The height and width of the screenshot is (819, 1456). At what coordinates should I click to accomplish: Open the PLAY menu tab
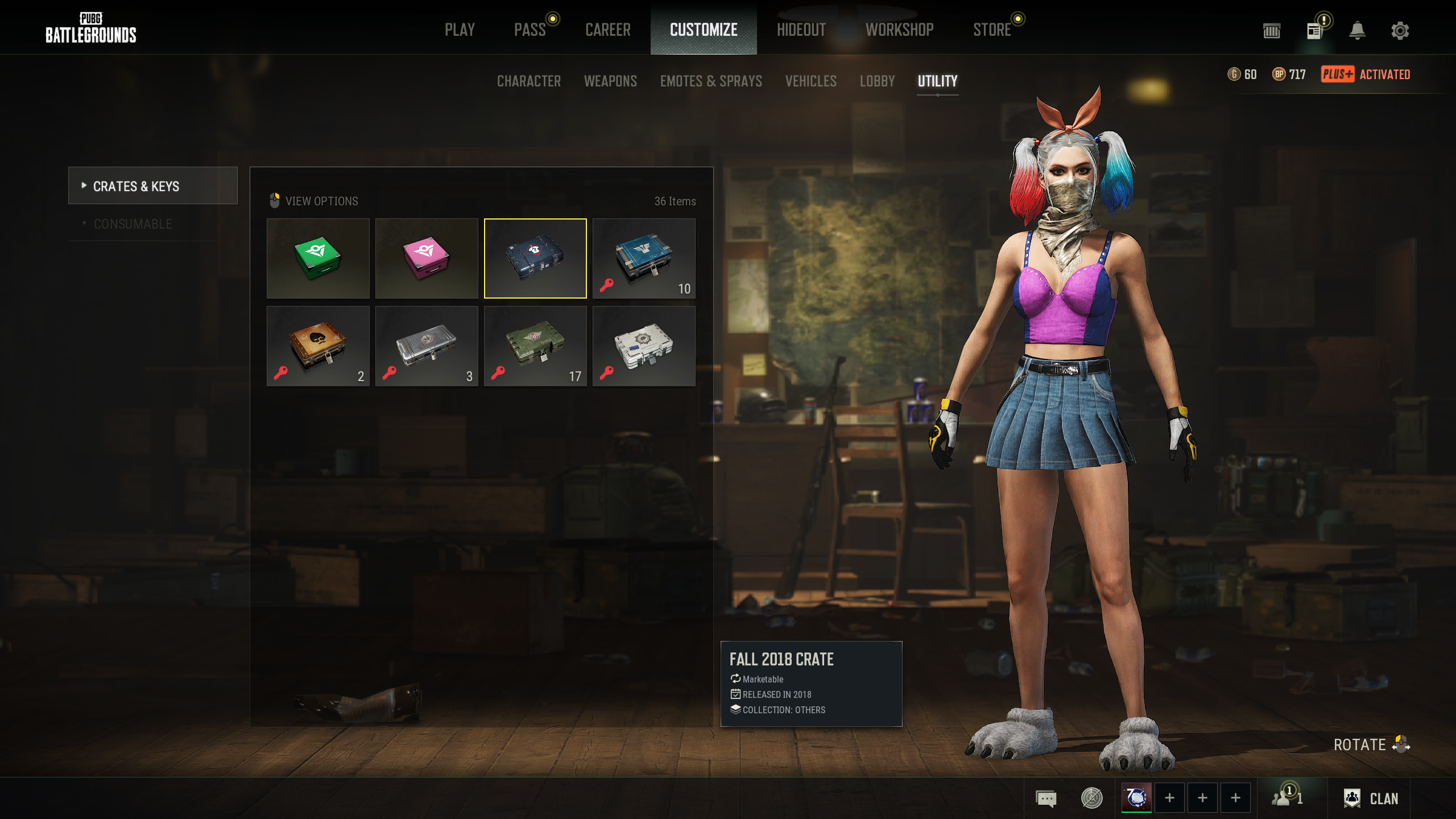460,30
